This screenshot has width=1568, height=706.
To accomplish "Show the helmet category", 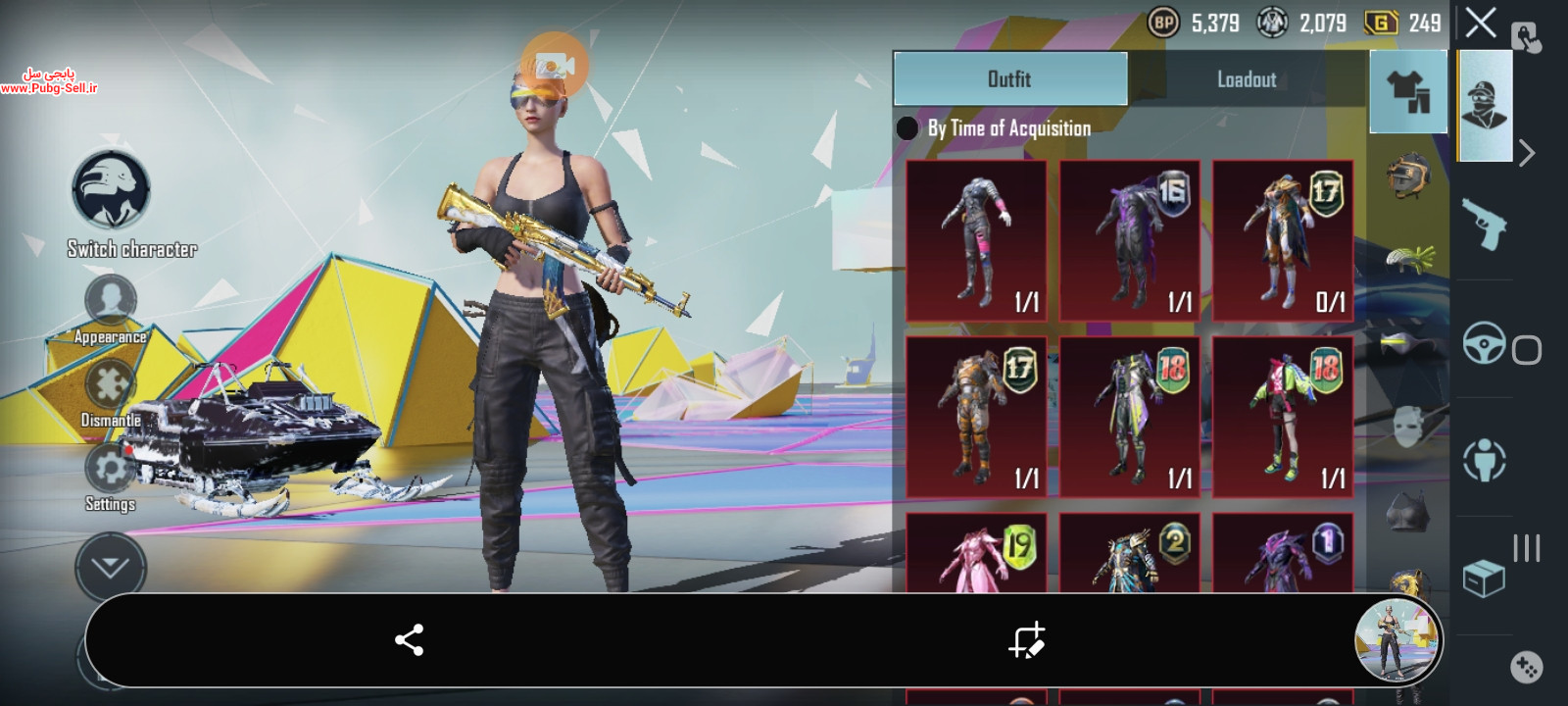I will (x=1408, y=176).
